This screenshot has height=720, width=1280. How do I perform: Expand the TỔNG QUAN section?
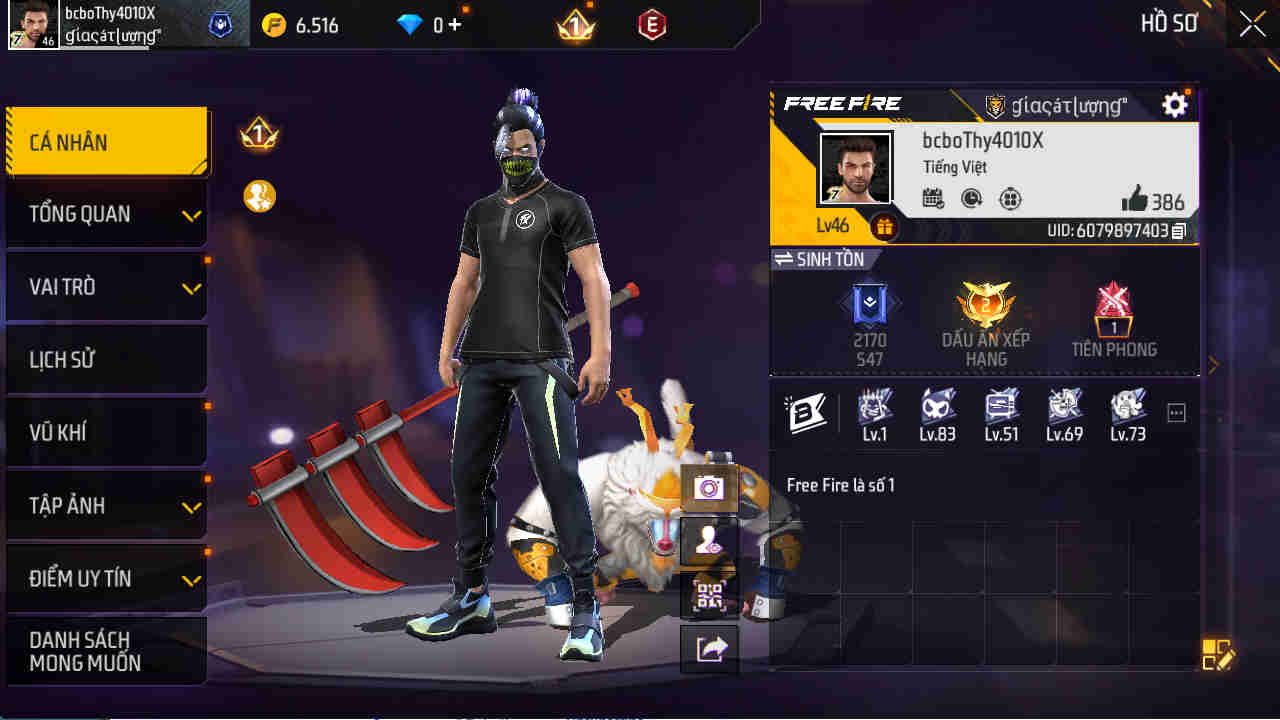click(x=106, y=214)
